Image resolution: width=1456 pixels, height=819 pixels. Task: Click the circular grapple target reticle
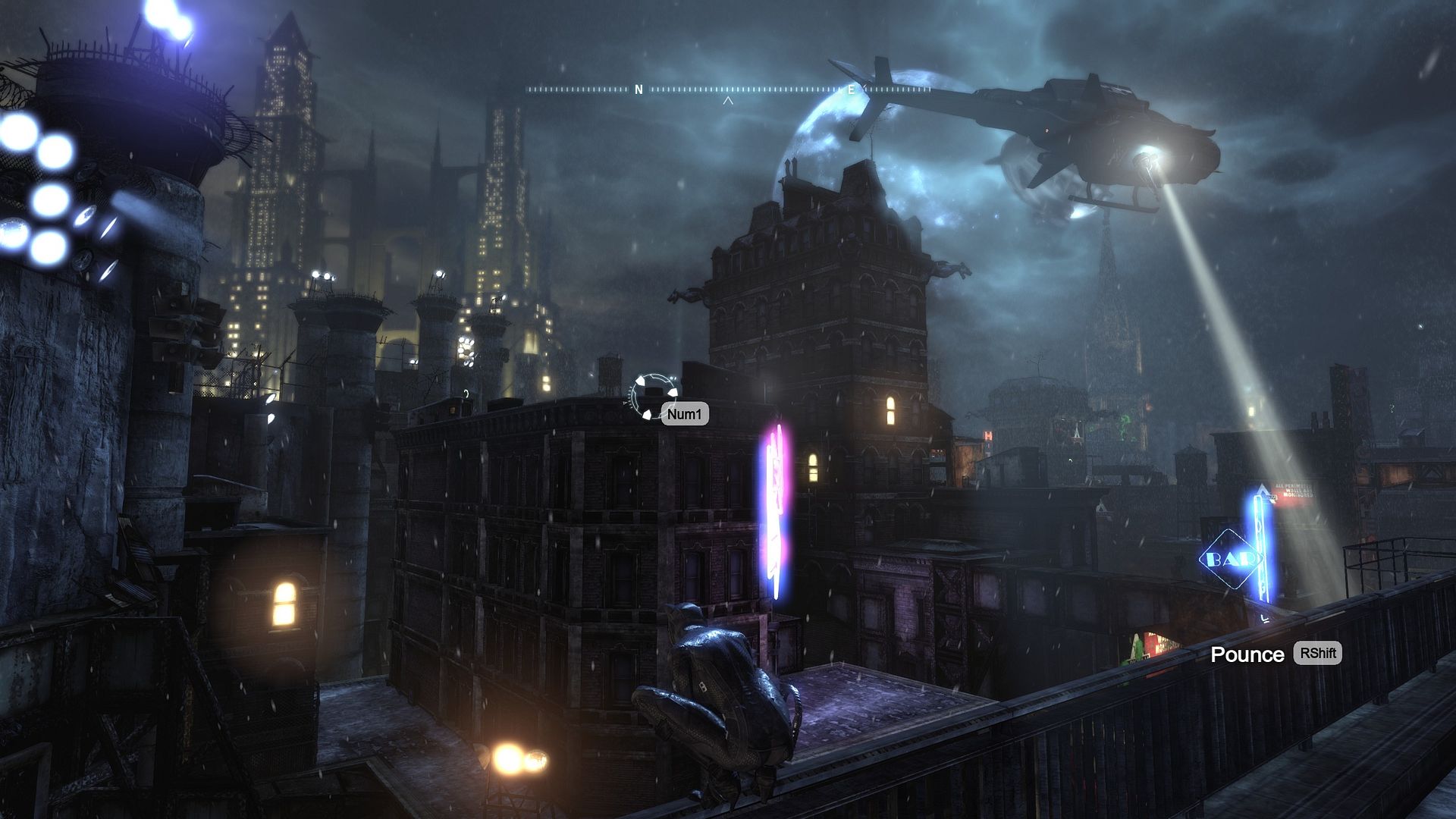click(651, 395)
